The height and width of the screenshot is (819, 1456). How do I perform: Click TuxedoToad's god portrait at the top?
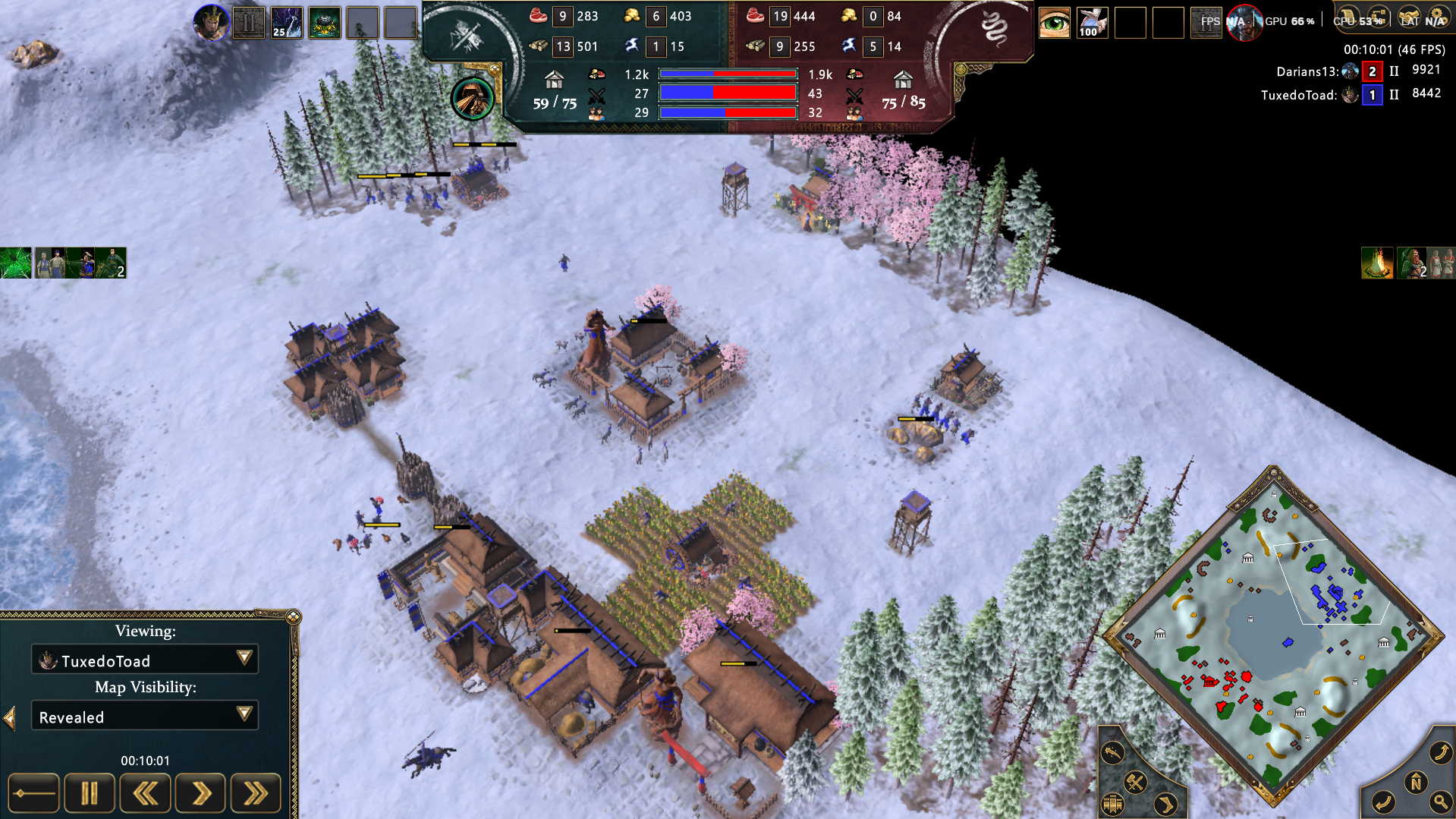point(211,22)
